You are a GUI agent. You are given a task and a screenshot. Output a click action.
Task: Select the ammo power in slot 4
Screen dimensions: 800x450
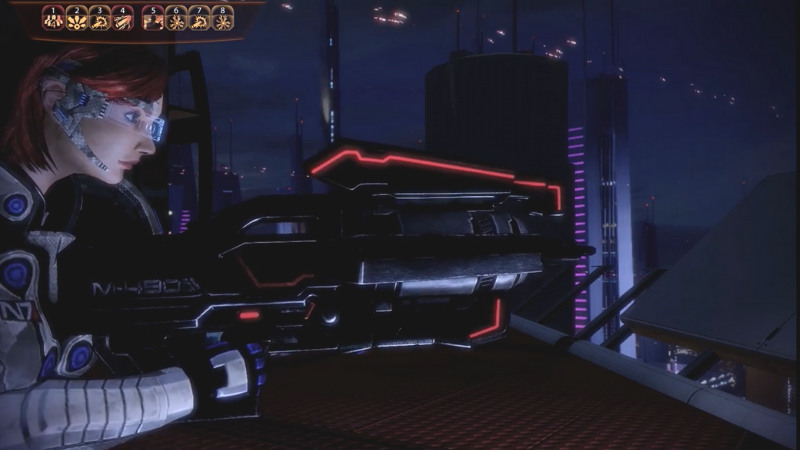[123, 20]
